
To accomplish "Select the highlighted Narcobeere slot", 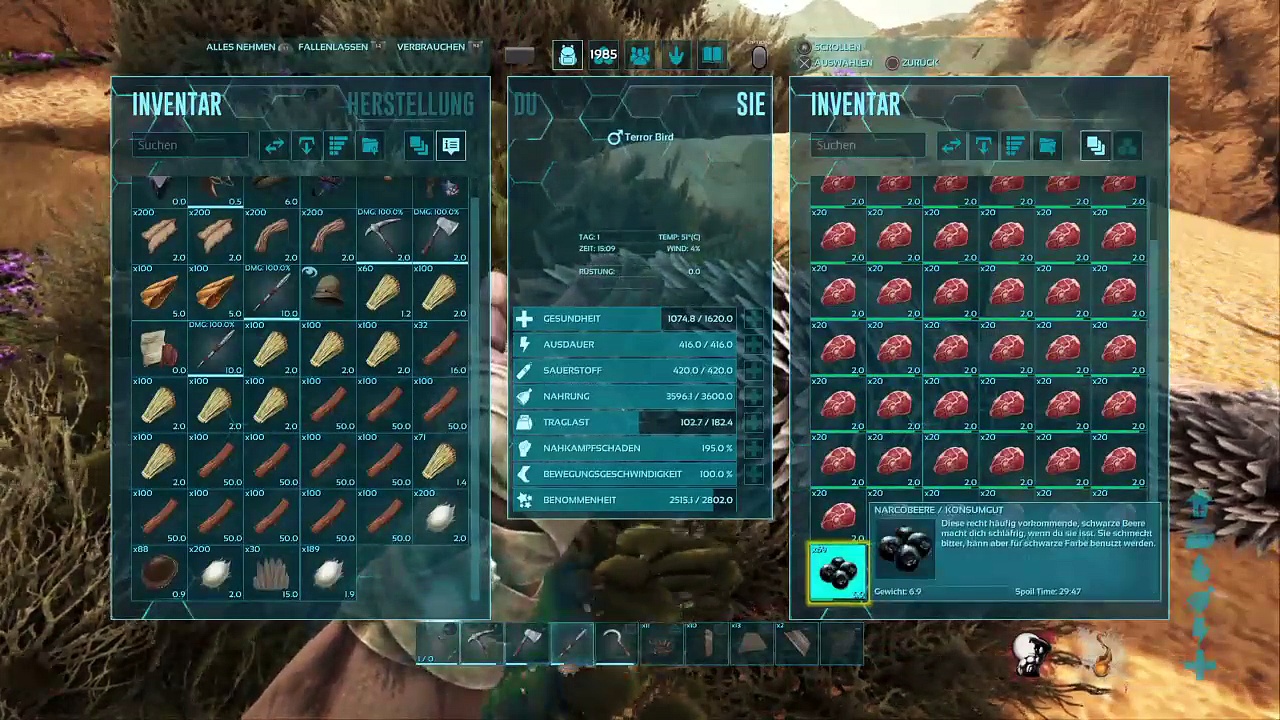I will point(838,573).
